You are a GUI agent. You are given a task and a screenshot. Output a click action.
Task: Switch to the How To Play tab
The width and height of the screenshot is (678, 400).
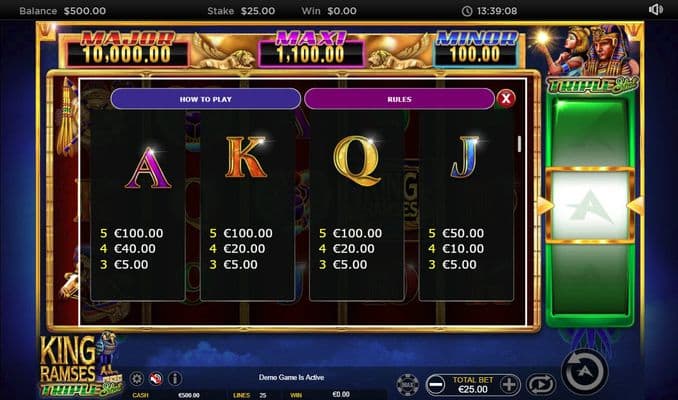205,98
